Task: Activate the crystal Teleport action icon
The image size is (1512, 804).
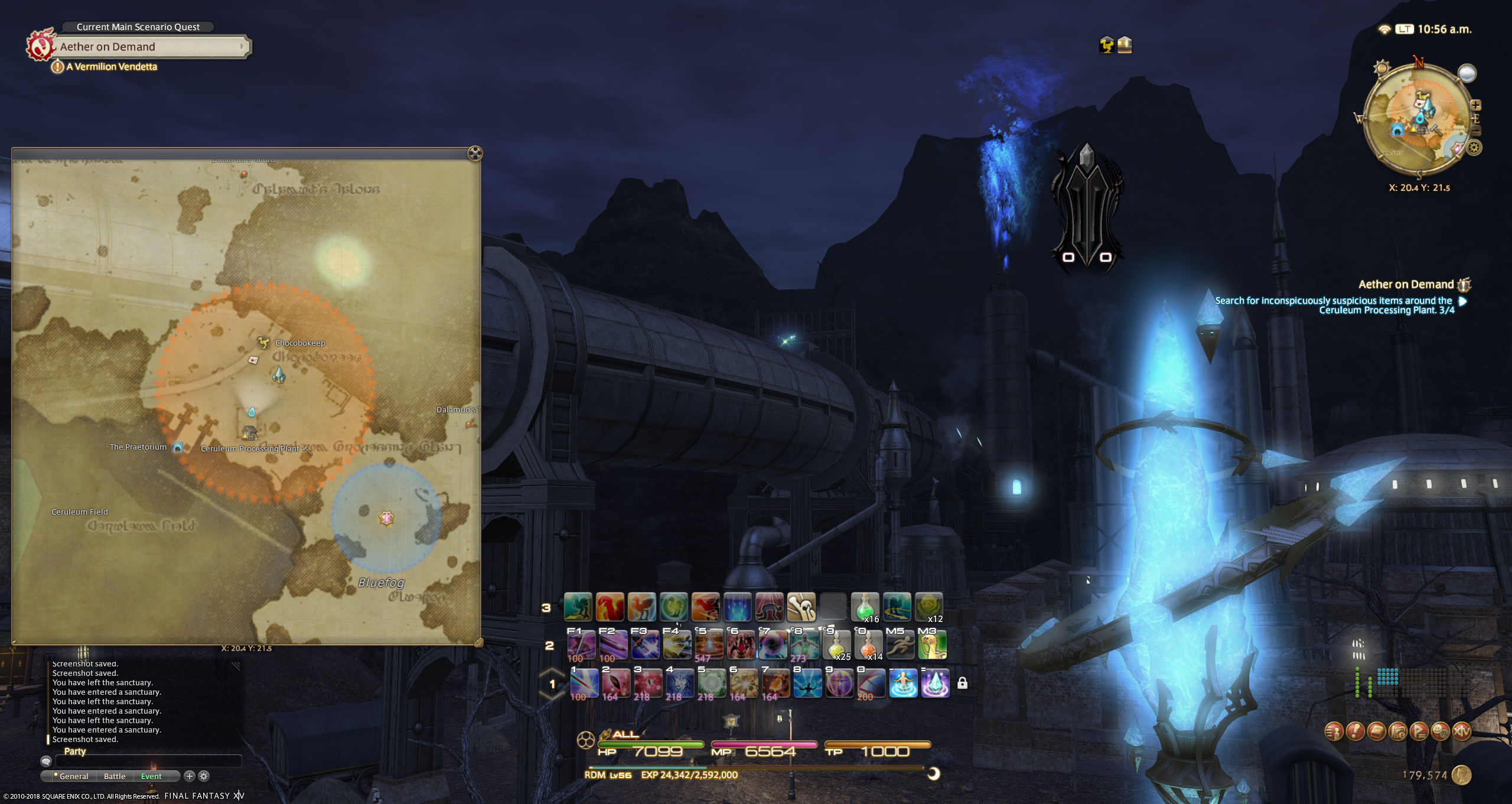Action: point(935,683)
